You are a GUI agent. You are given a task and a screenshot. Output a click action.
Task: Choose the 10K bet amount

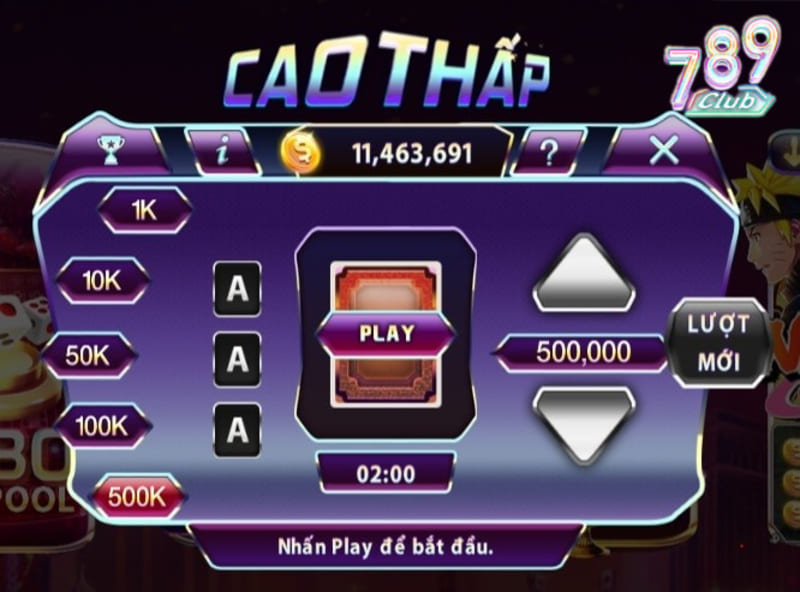click(101, 281)
